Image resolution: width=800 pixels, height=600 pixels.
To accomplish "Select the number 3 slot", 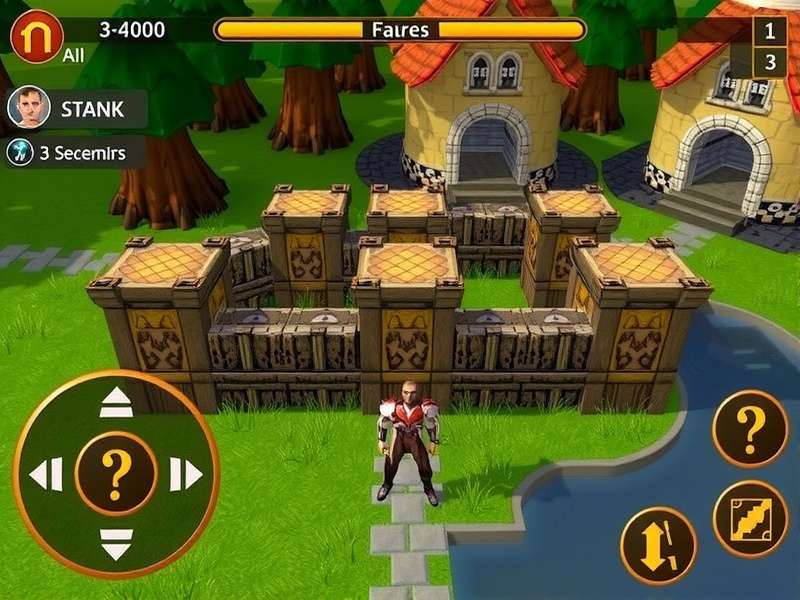I will [x=769, y=62].
